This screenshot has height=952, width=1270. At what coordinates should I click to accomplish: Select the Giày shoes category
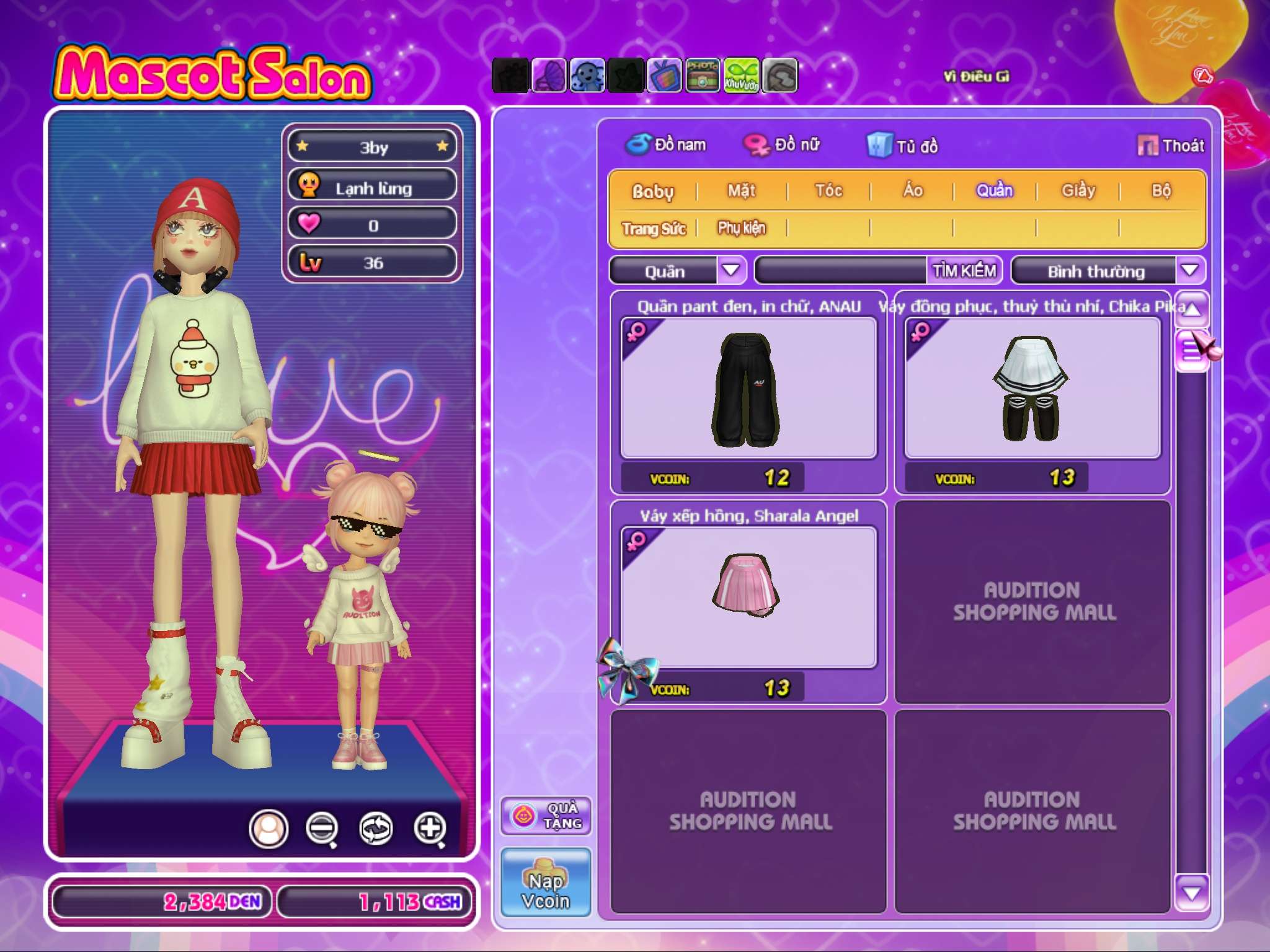(1078, 190)
